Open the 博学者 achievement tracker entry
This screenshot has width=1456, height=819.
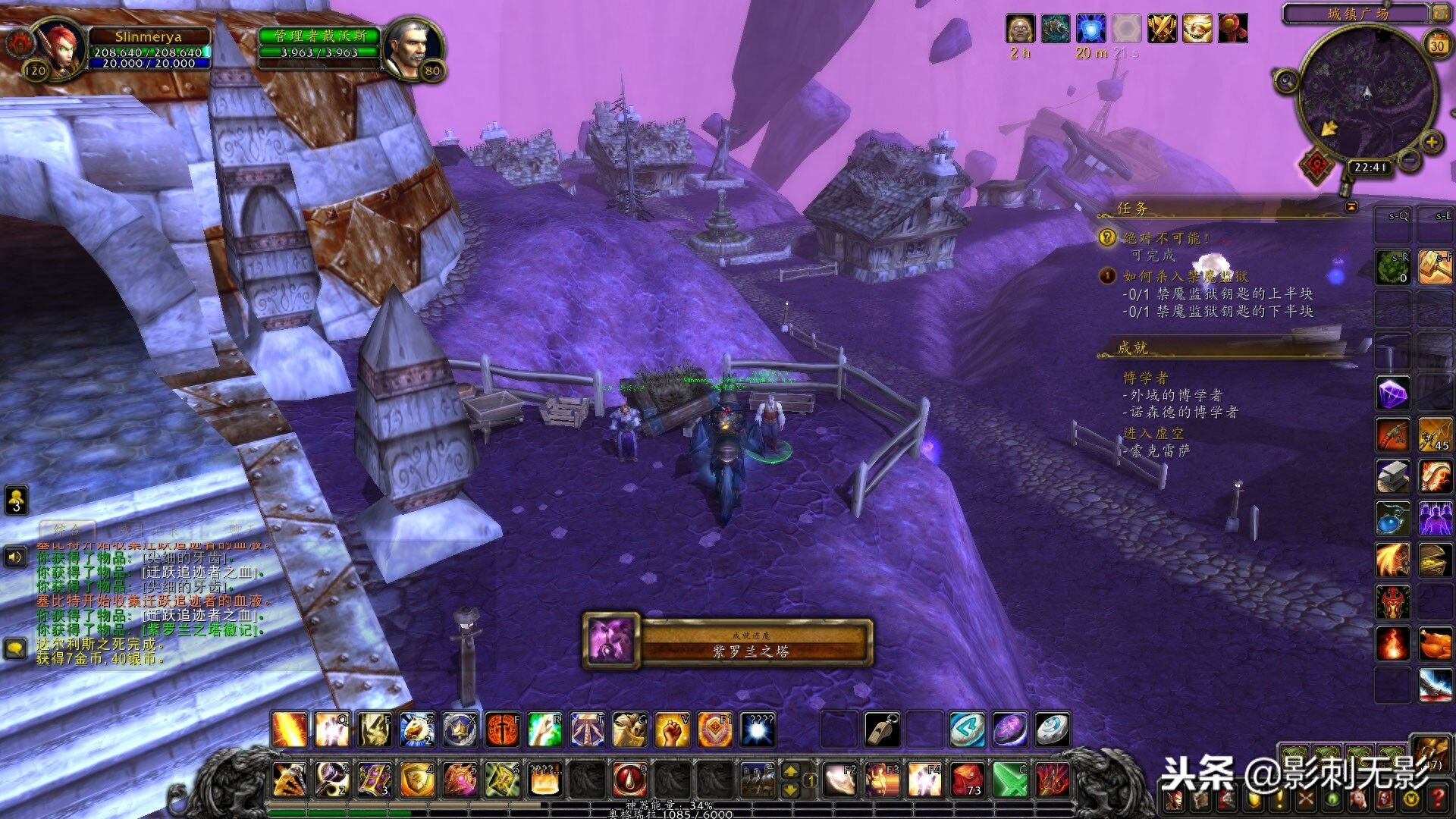pyautogui.click(x=1145, y=378)
